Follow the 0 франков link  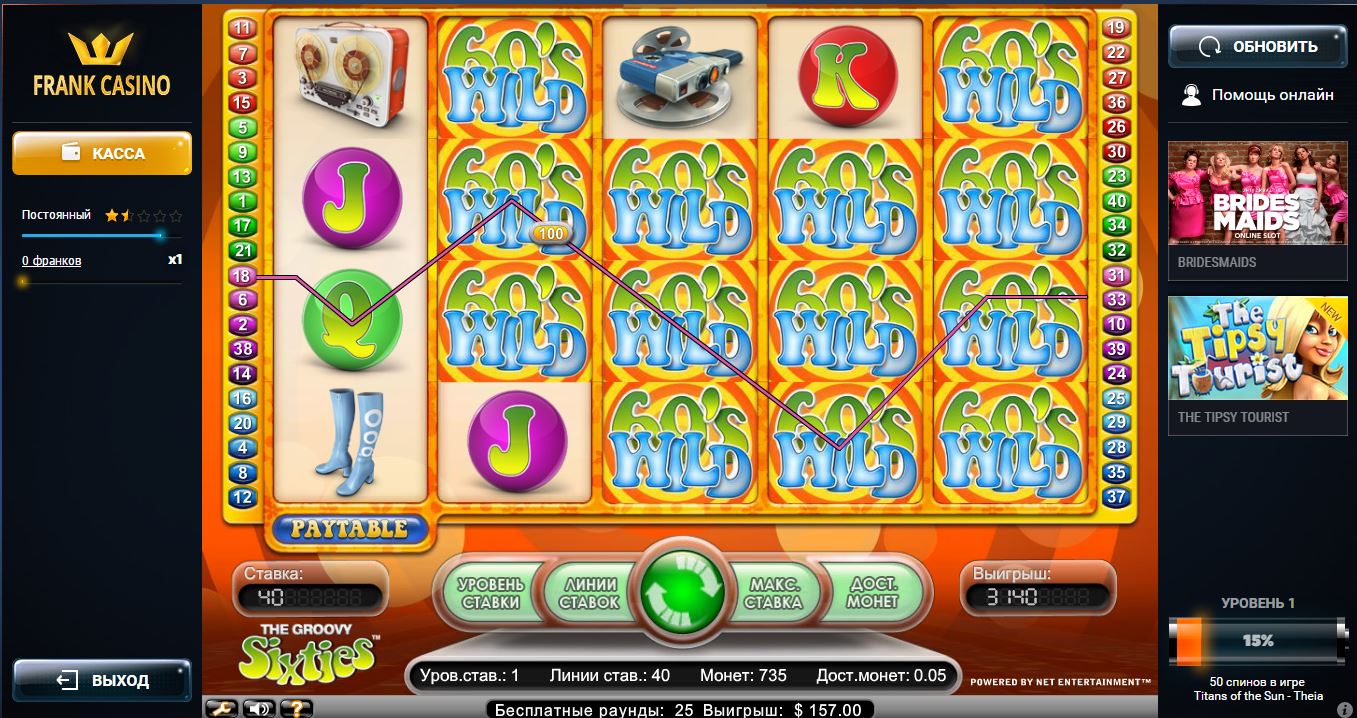click(x=52, y=261)
